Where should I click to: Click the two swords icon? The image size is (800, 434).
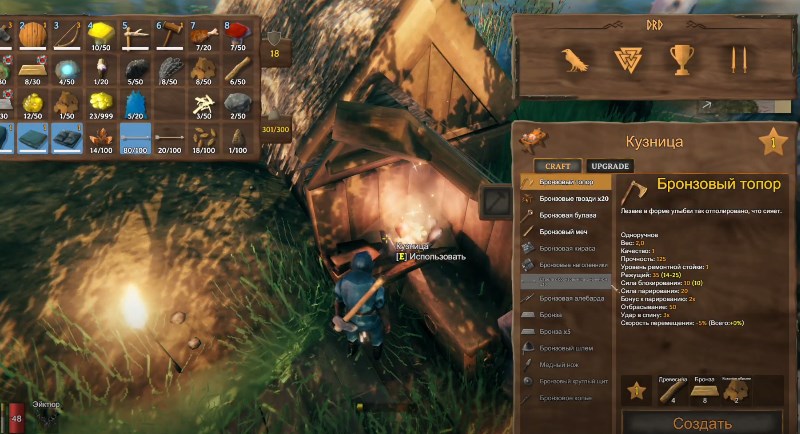coord(738,61)
